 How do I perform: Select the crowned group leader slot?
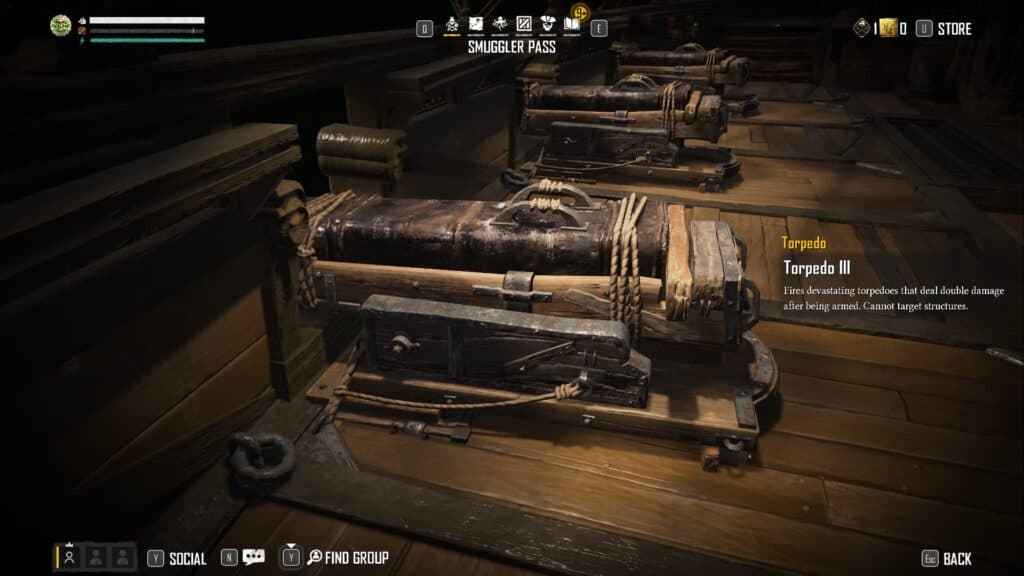[70, 556]
